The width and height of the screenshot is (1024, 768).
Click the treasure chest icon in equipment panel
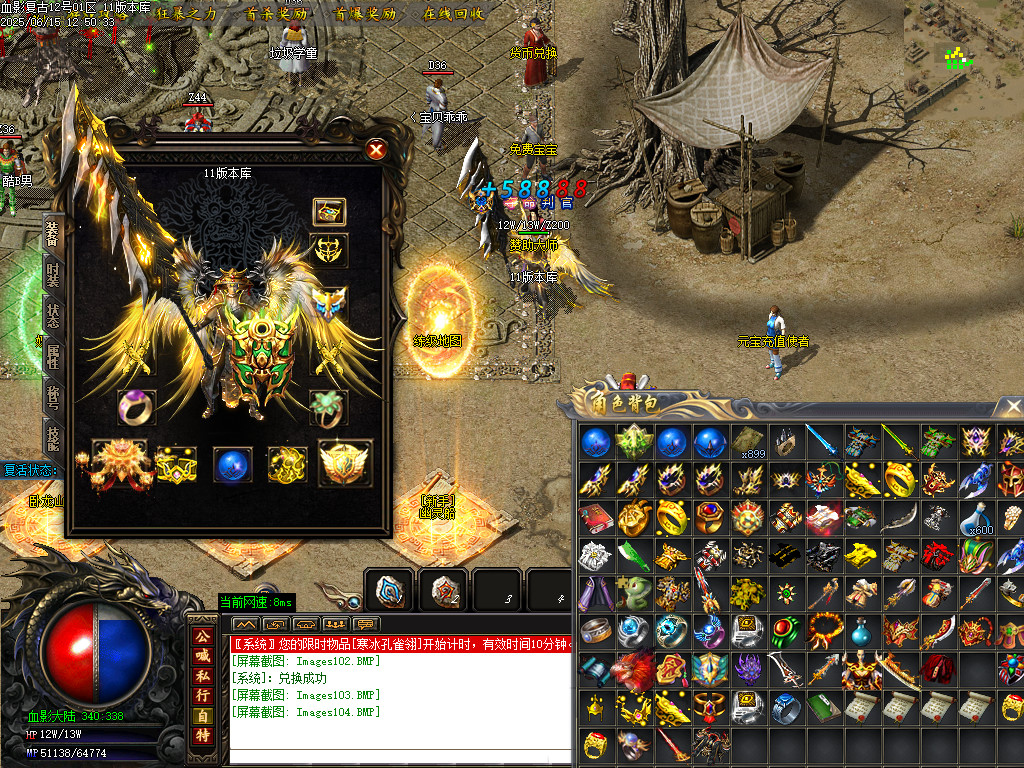point(329,212)
